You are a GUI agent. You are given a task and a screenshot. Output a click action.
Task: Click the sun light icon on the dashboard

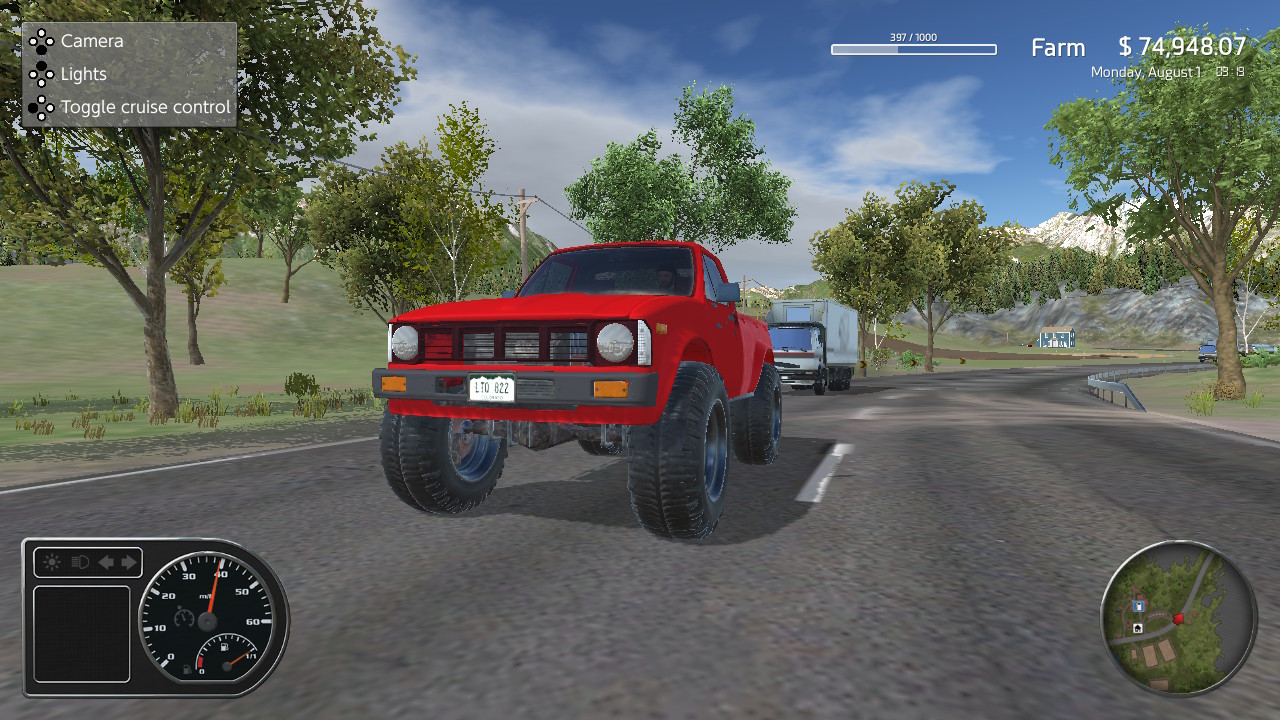tap(51, 561)
